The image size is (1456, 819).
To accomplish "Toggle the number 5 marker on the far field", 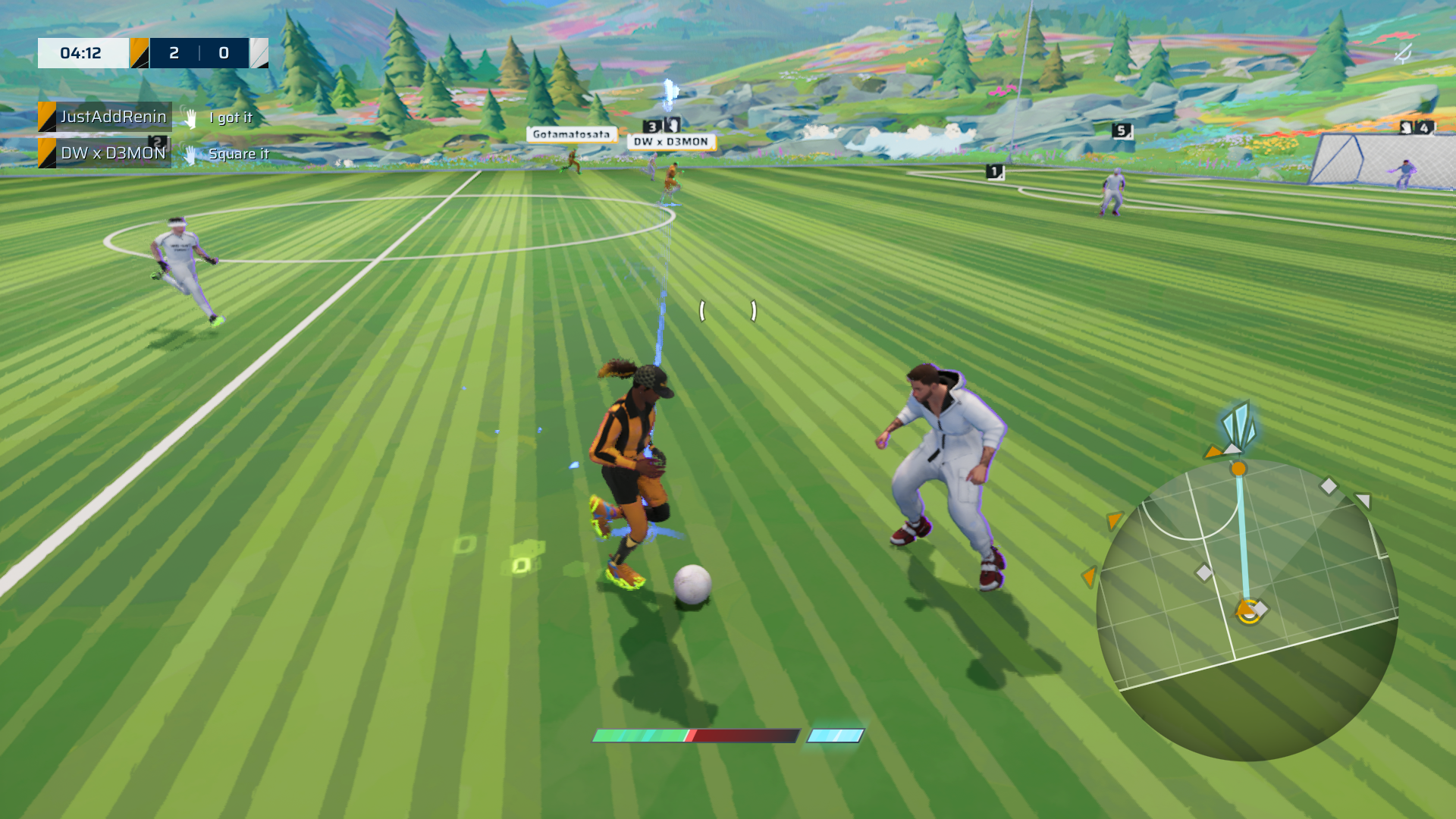I will 1120,130.
